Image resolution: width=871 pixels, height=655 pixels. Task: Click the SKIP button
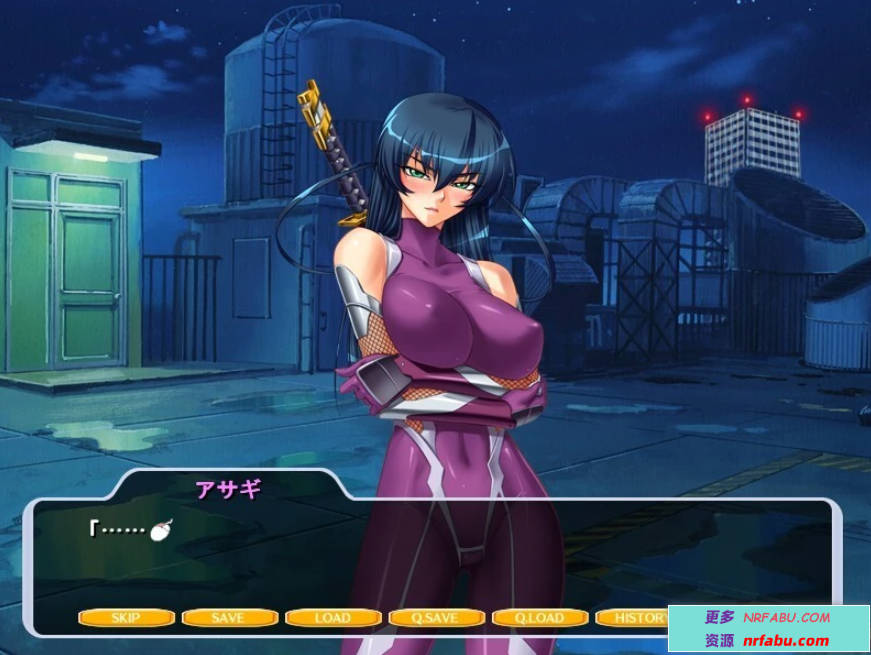(x=126, y=618)
